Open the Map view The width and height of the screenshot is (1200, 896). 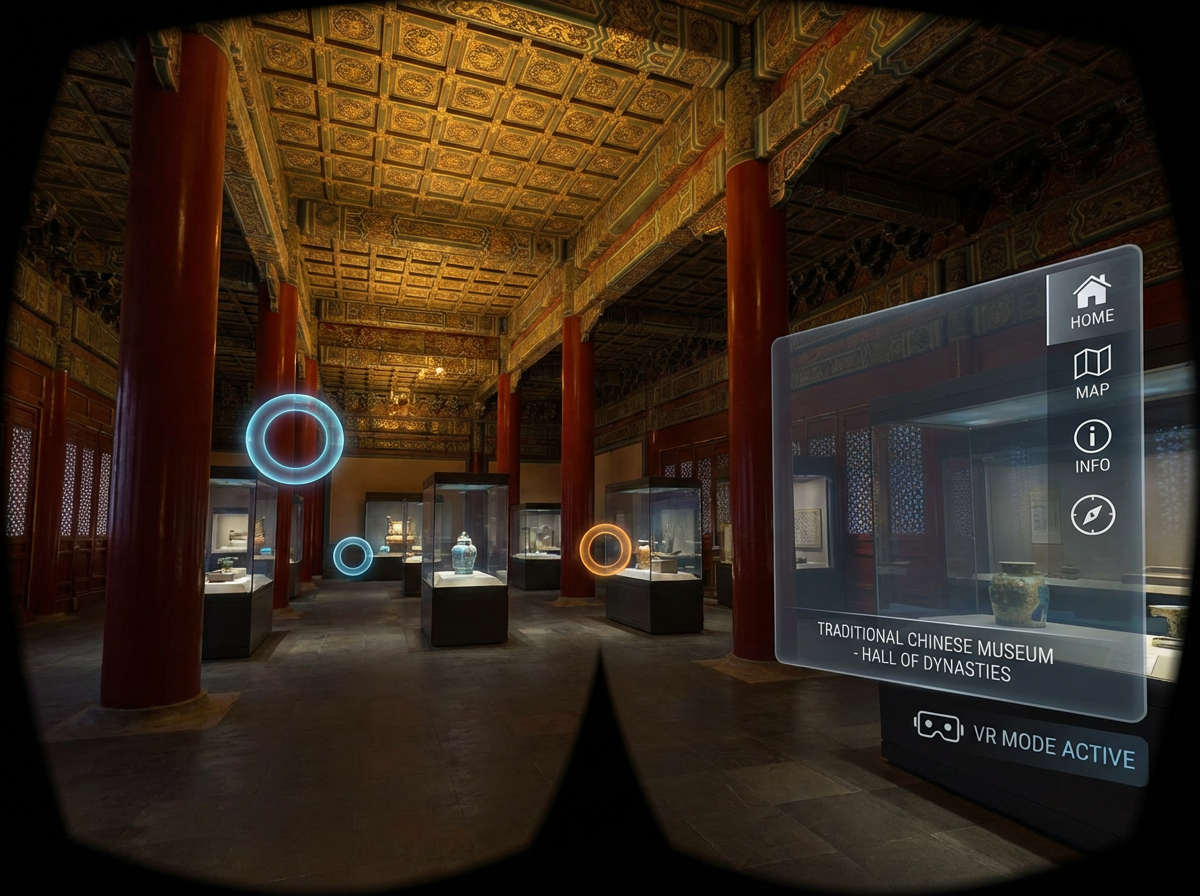[1092, 372]
